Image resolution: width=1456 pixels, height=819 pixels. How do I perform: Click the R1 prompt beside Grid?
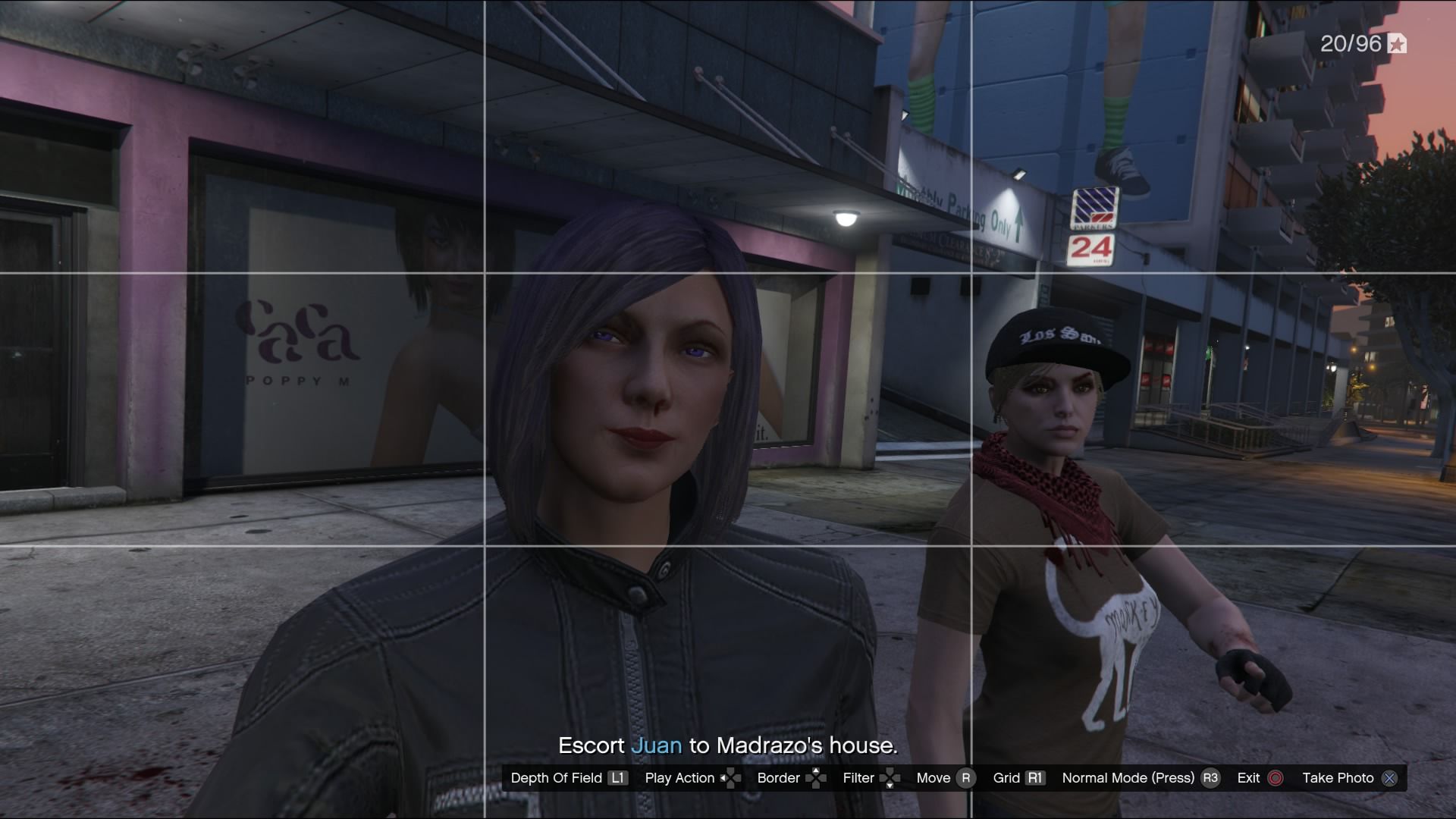(1034, 778)
